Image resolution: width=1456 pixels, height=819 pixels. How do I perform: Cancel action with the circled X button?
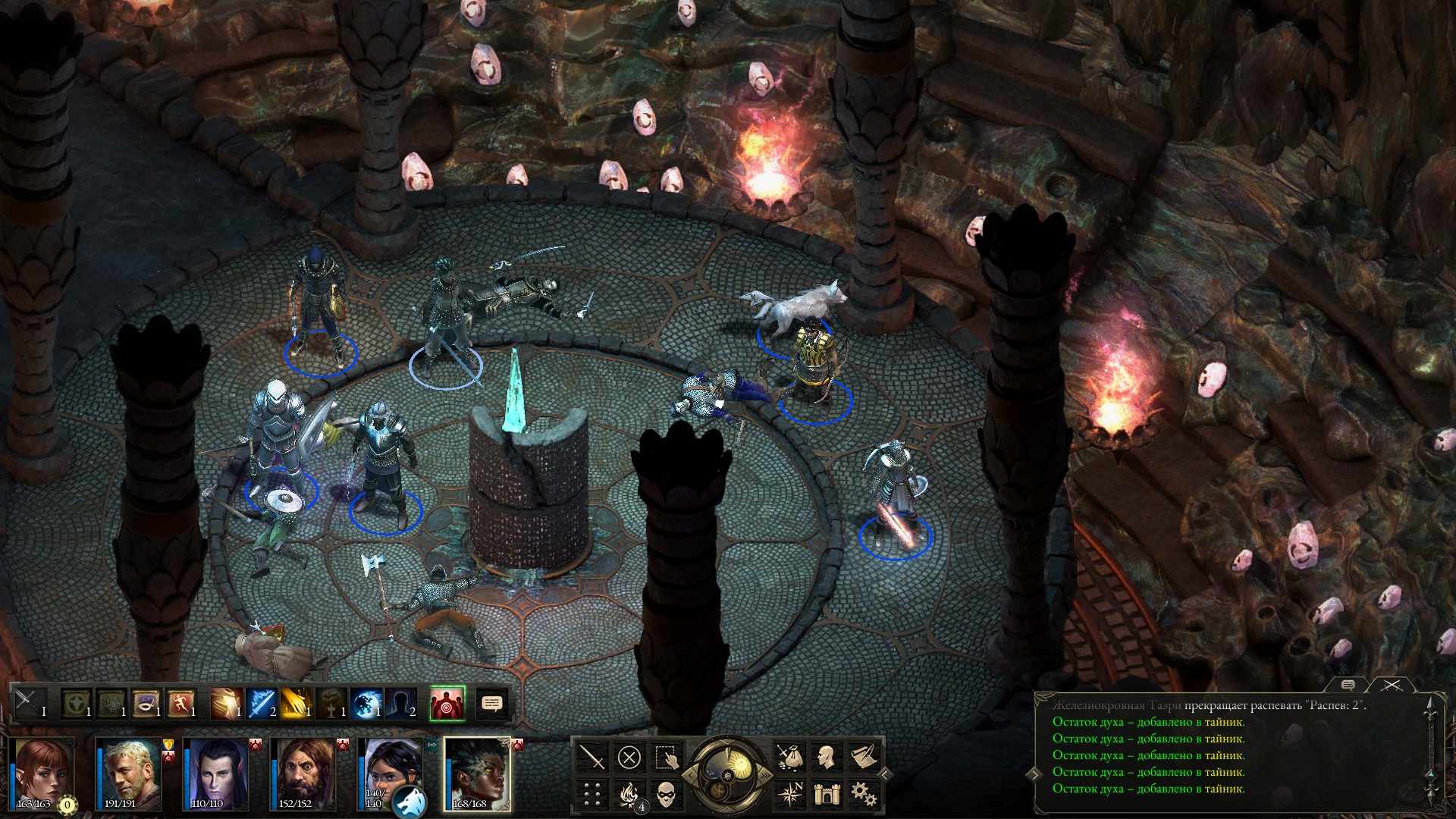(629, 757)
